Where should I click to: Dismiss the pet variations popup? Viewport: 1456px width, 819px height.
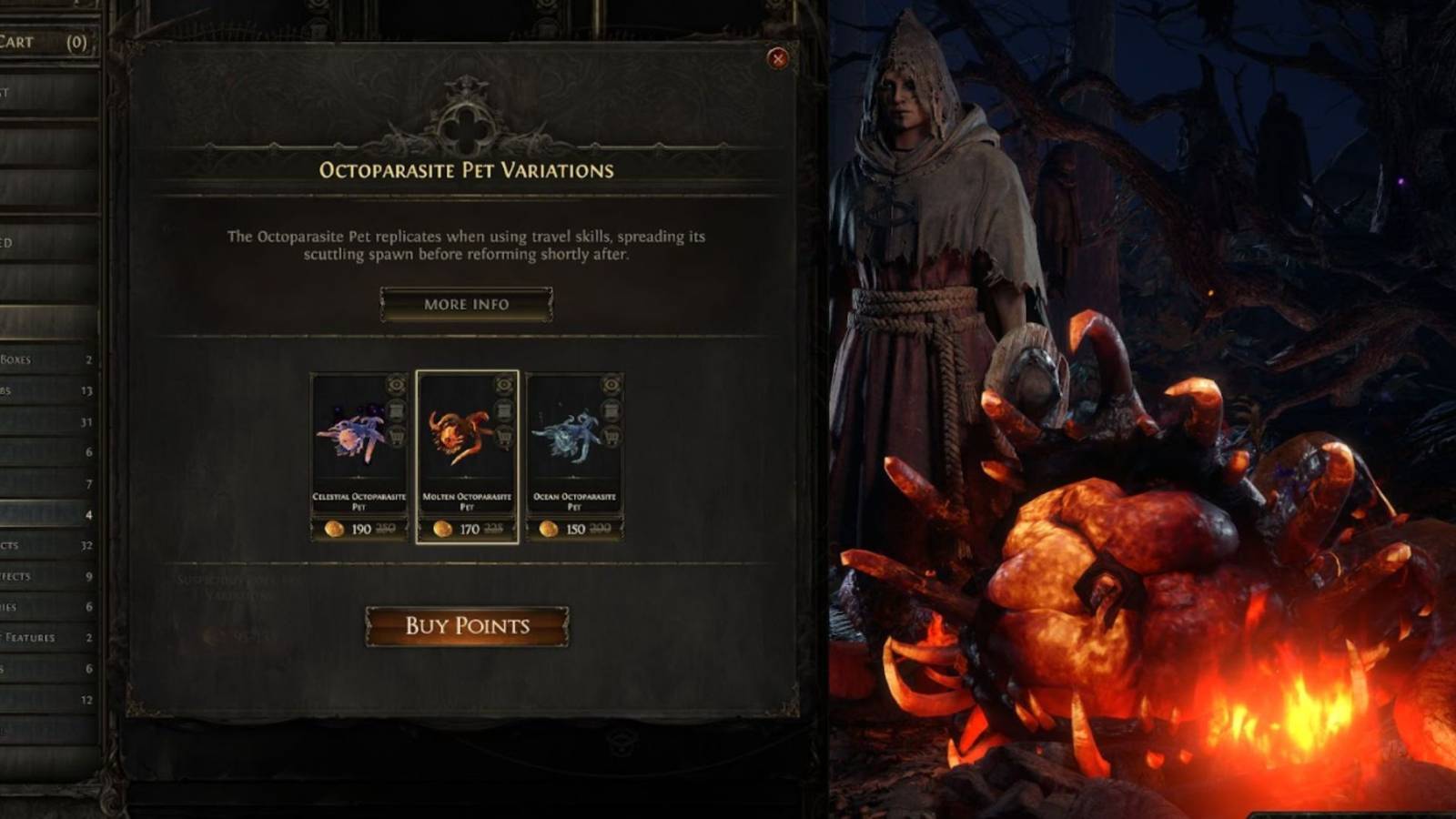(778, 58)
